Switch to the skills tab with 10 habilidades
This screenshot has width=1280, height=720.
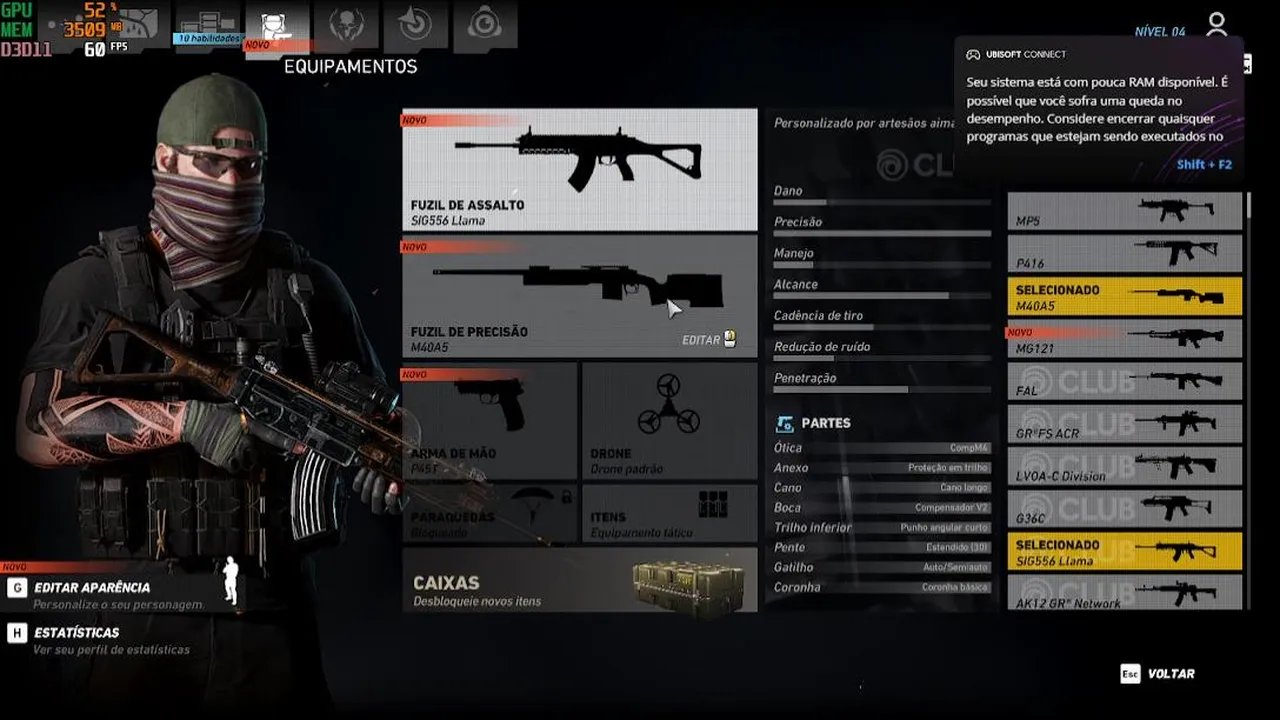[208, 26]
